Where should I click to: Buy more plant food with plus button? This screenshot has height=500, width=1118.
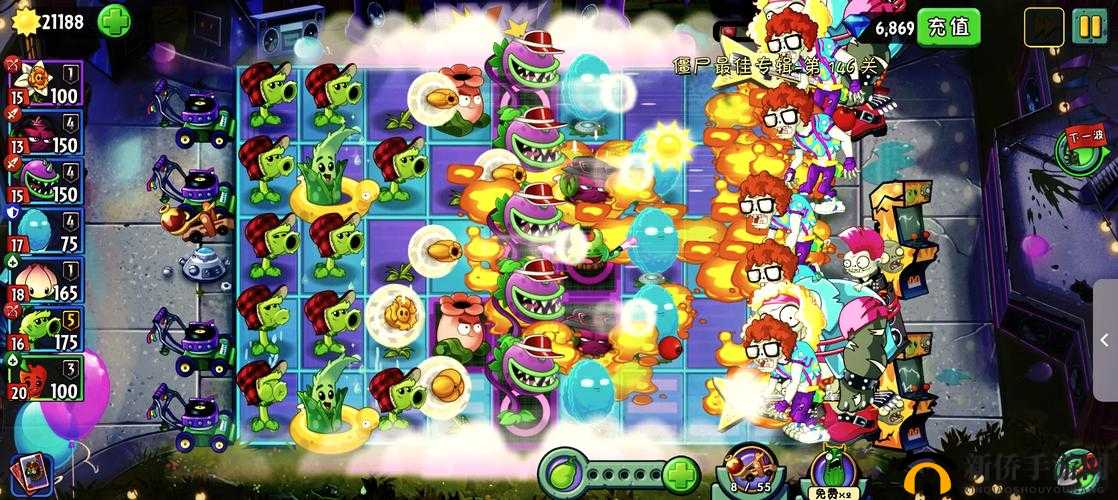681,472
